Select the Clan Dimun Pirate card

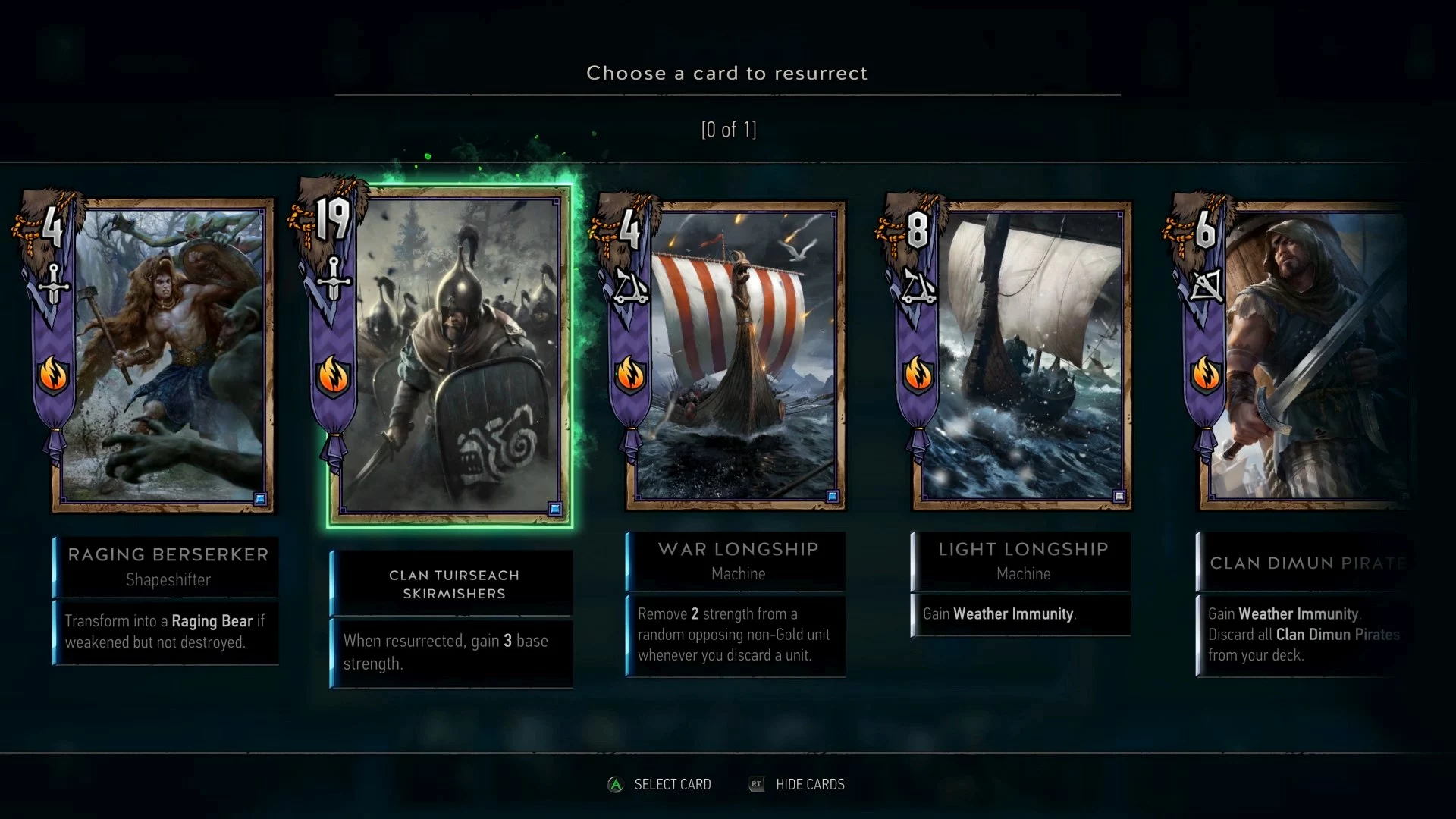point(1304,355)
